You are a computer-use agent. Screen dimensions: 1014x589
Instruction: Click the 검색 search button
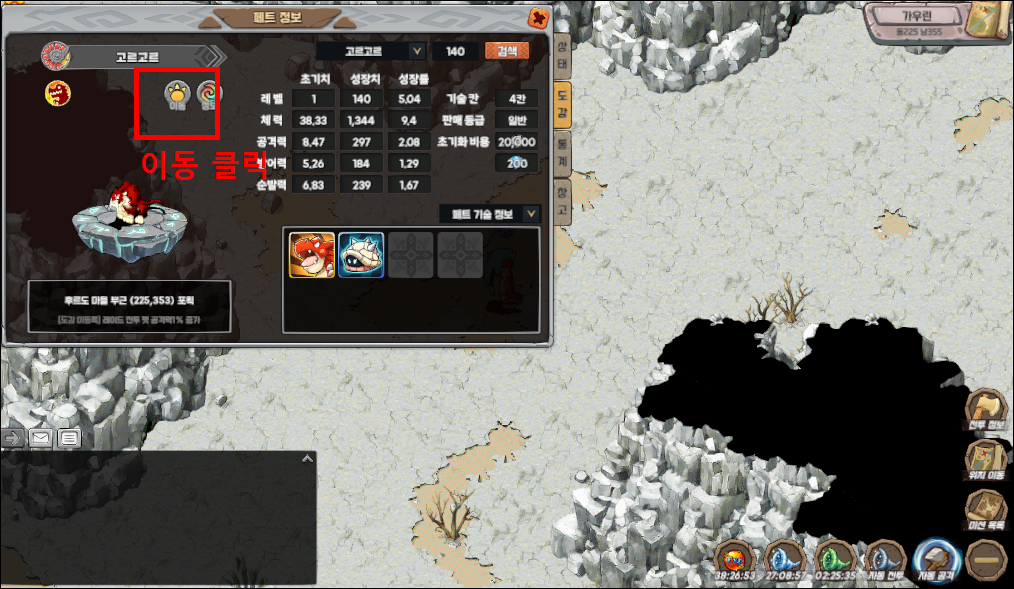[x=506, y=51]
